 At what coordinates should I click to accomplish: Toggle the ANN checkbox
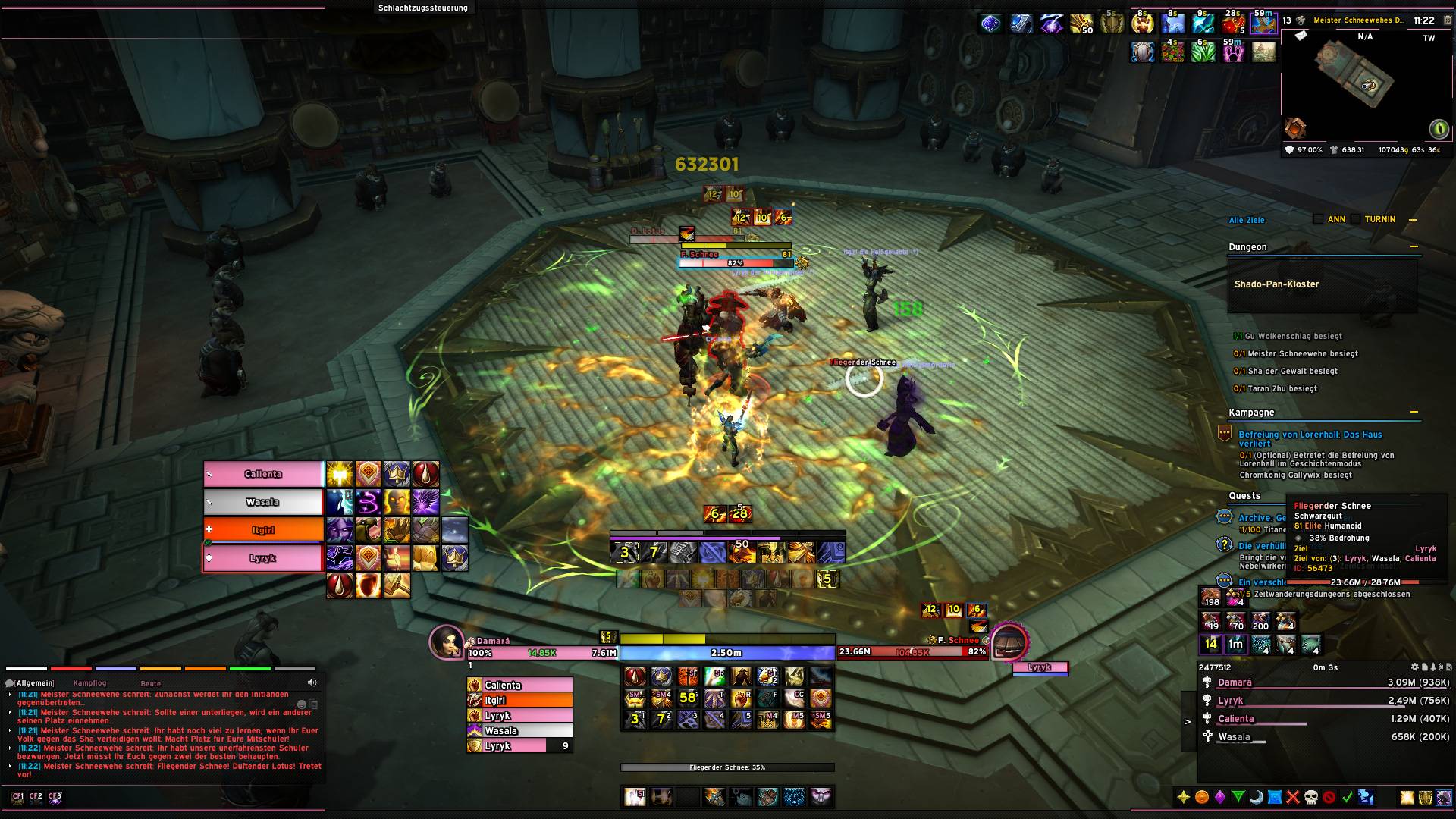coord(1319,219)
